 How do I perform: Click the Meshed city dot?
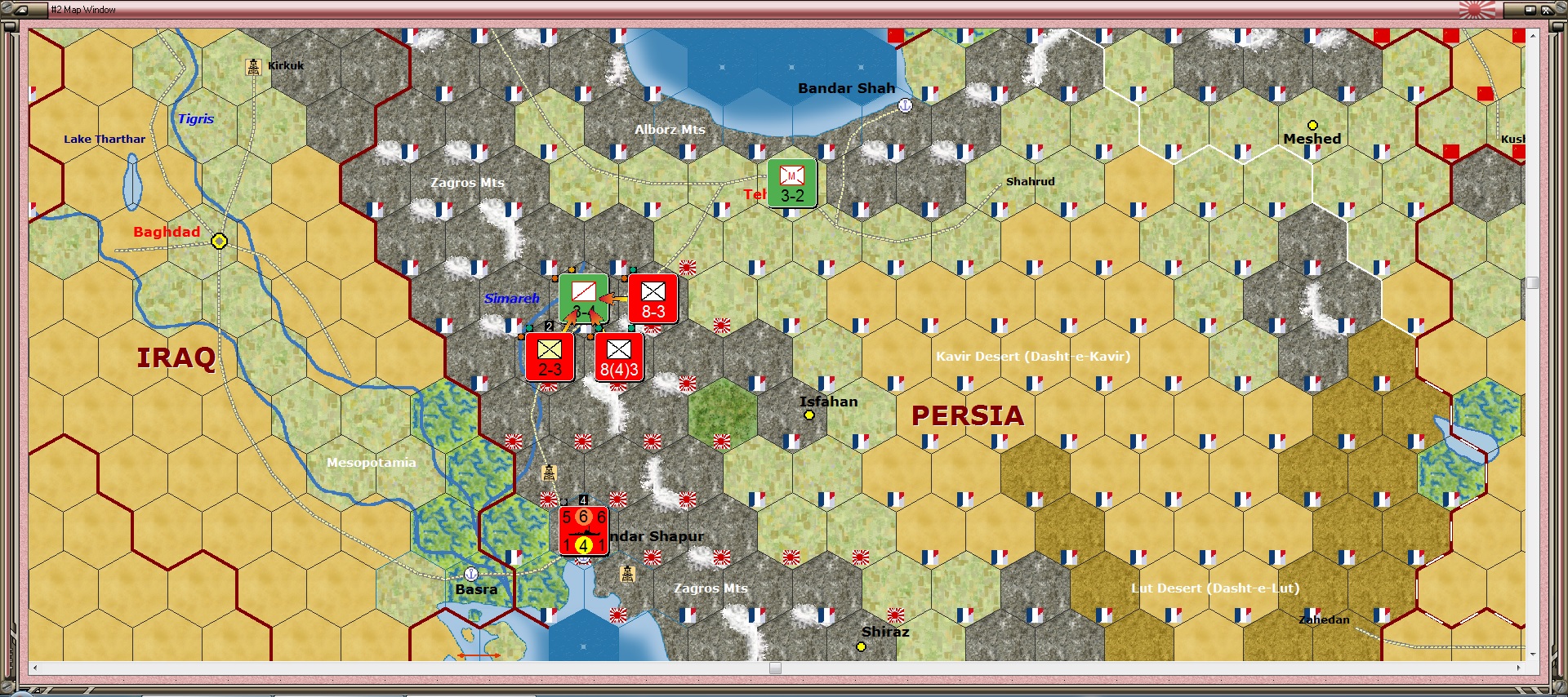[x=1314, y=125]
